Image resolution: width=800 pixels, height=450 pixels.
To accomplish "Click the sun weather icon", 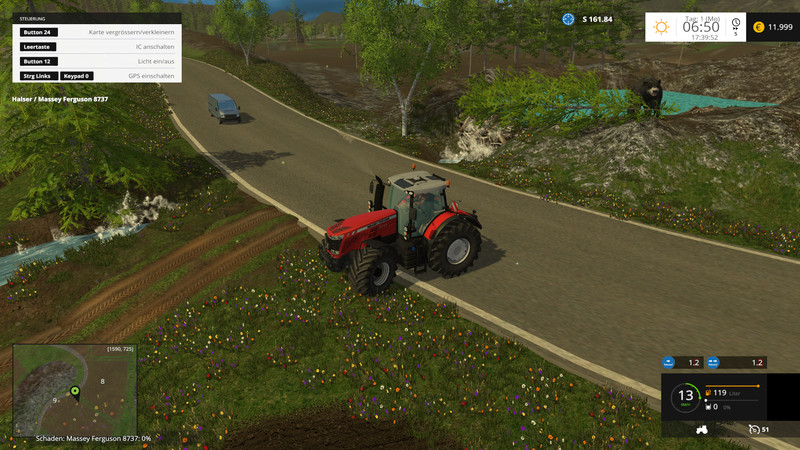I will (x=661, y=27).
